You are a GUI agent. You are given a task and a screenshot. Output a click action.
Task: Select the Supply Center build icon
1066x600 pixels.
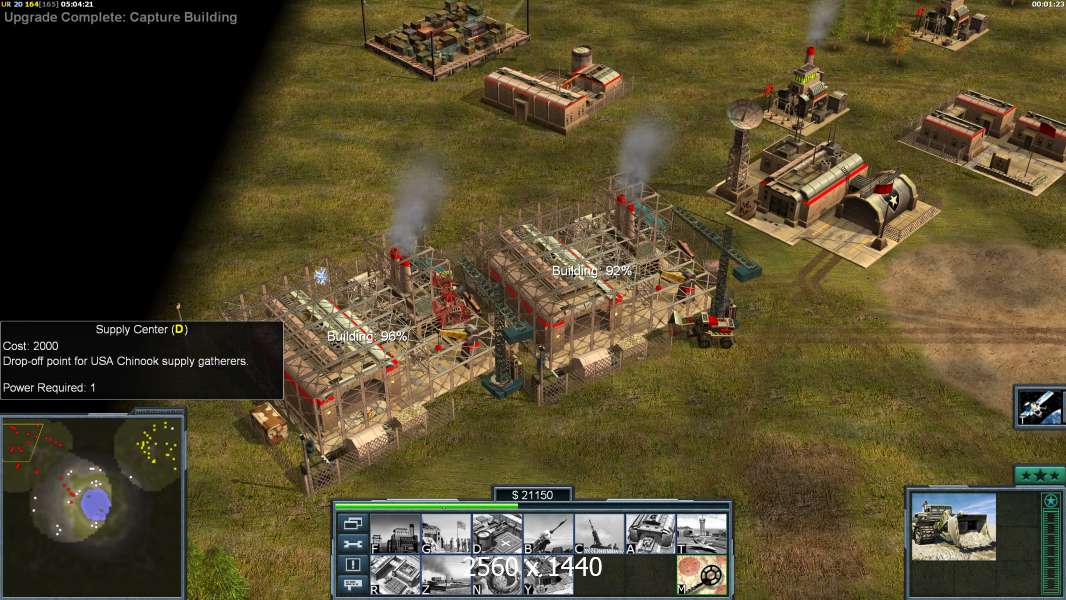[x=497, y=533]
